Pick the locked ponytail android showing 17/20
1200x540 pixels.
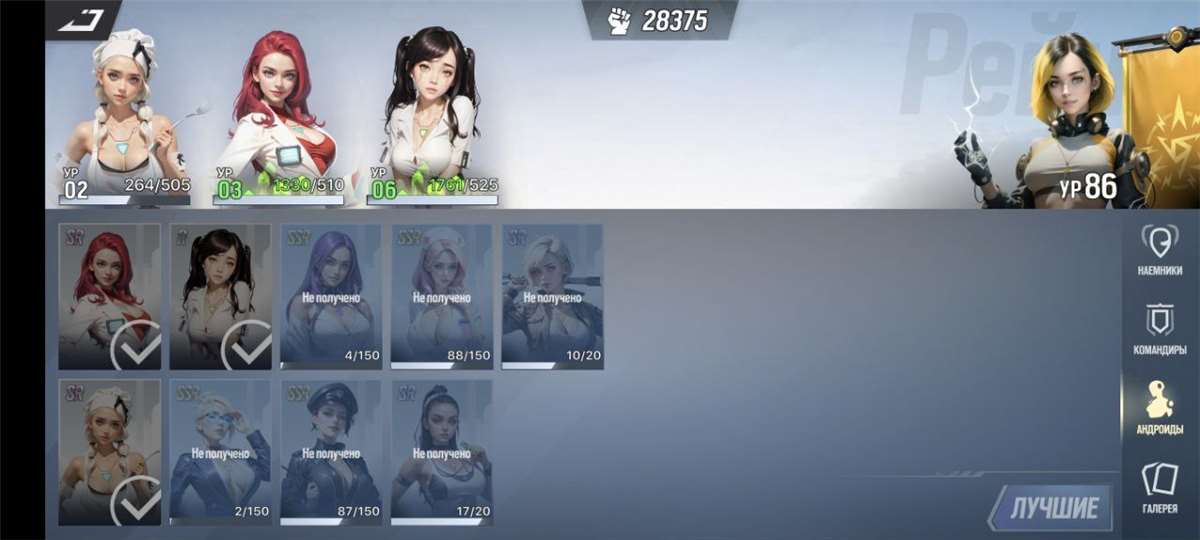pos(442,452)
